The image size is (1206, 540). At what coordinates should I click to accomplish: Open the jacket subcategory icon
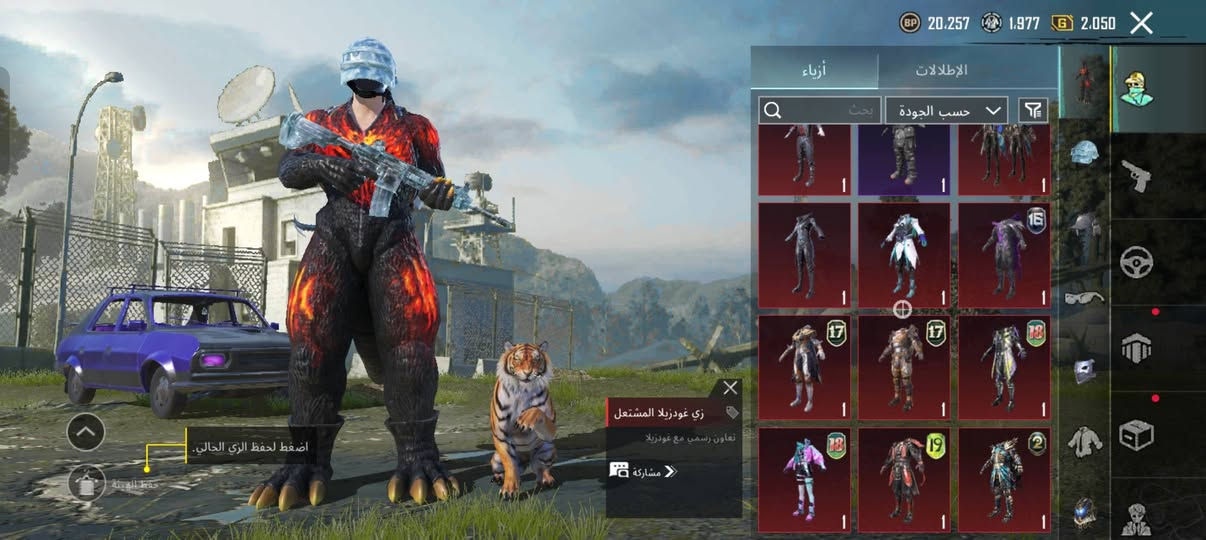click(1084, 441)
